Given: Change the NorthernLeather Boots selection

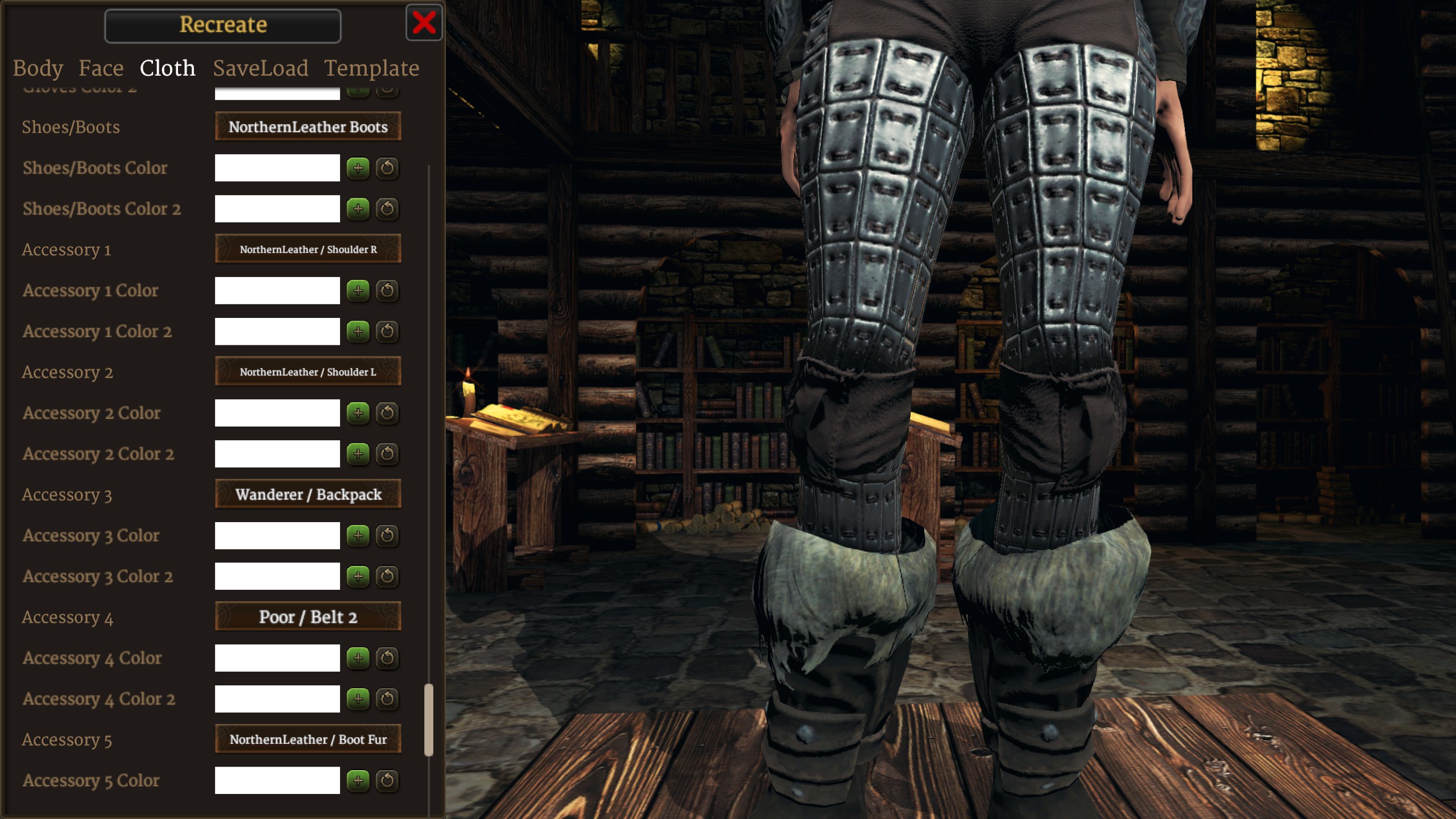Looking at the screenshot, I should [308, 127].
